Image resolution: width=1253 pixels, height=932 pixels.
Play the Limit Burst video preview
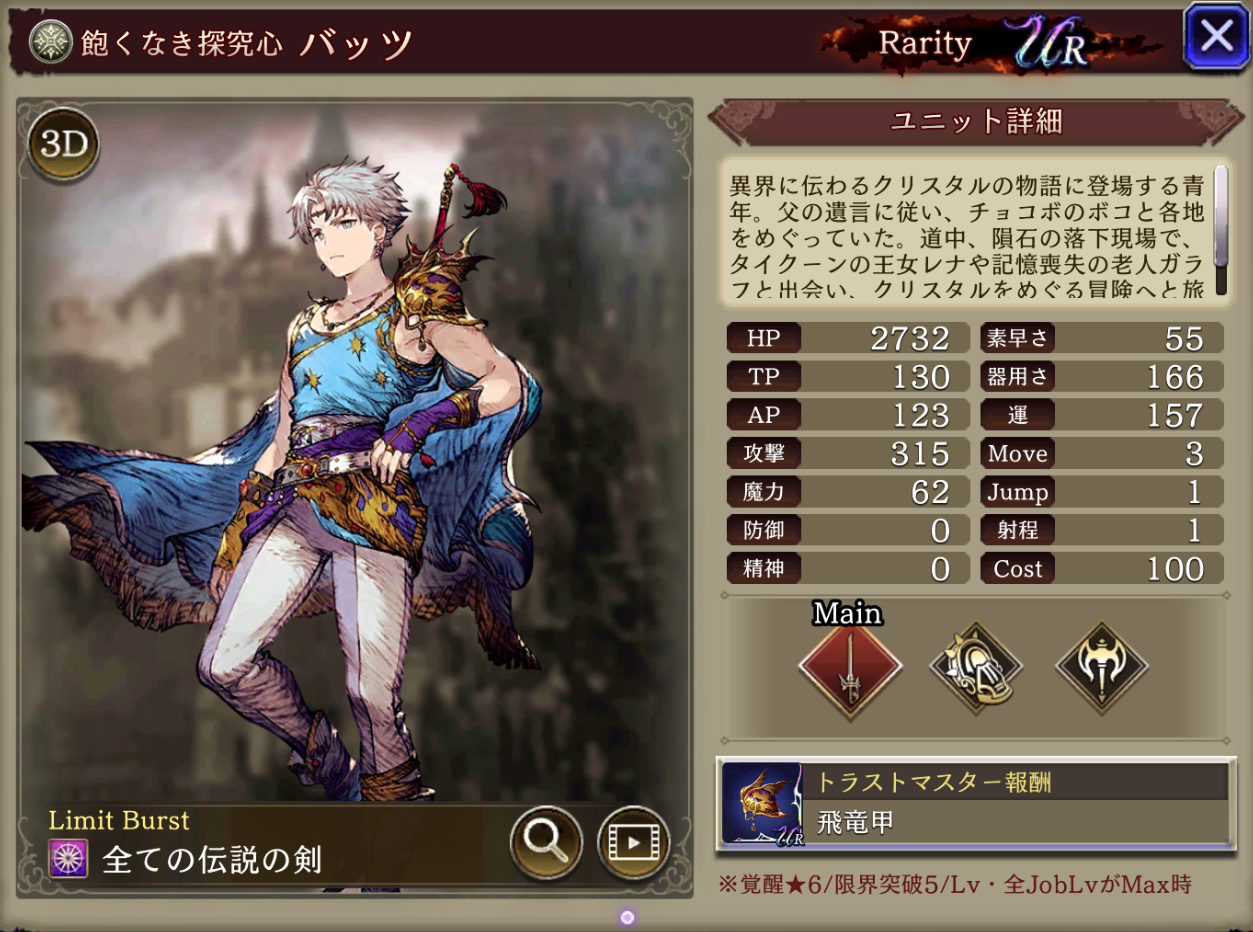[x=633, y=842]
